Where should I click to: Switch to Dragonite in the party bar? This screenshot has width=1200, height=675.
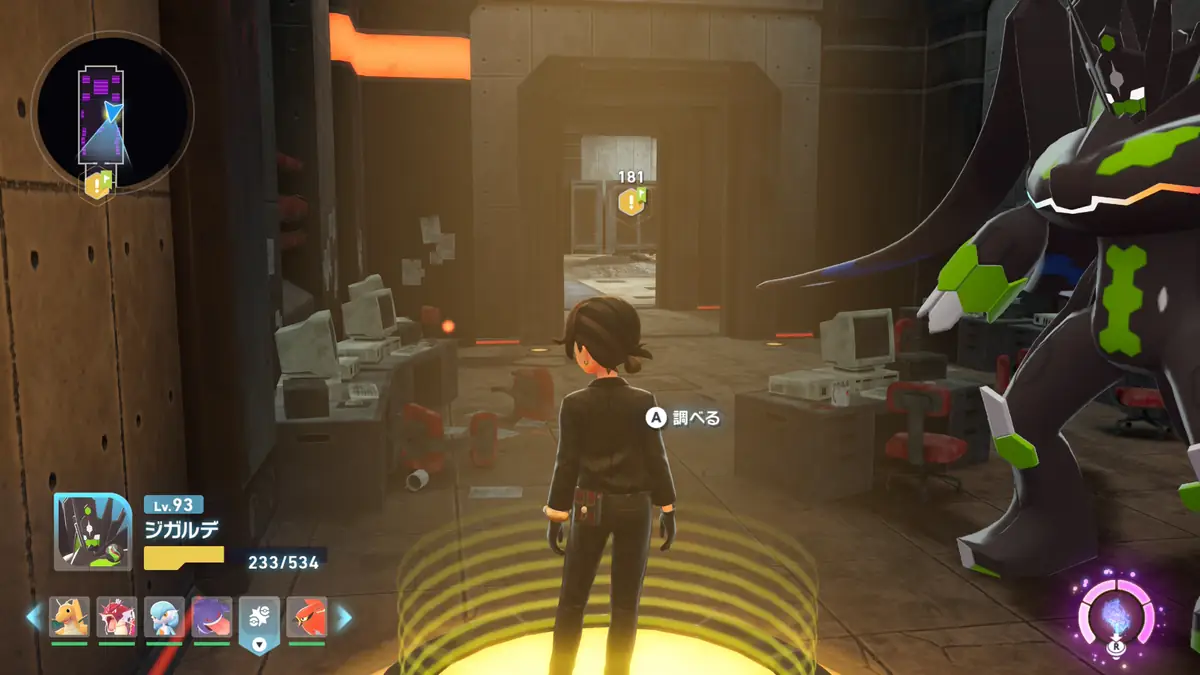coord(70,617)
